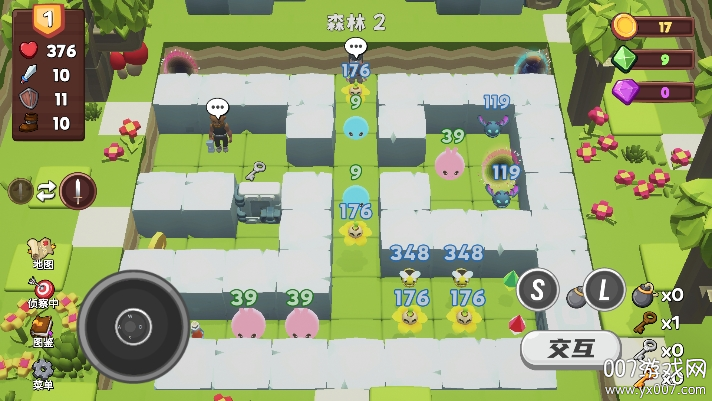Toggle the scouting (侦察中) target icon
The height and width of the screenshot is (401, 712).
[43, 289]
